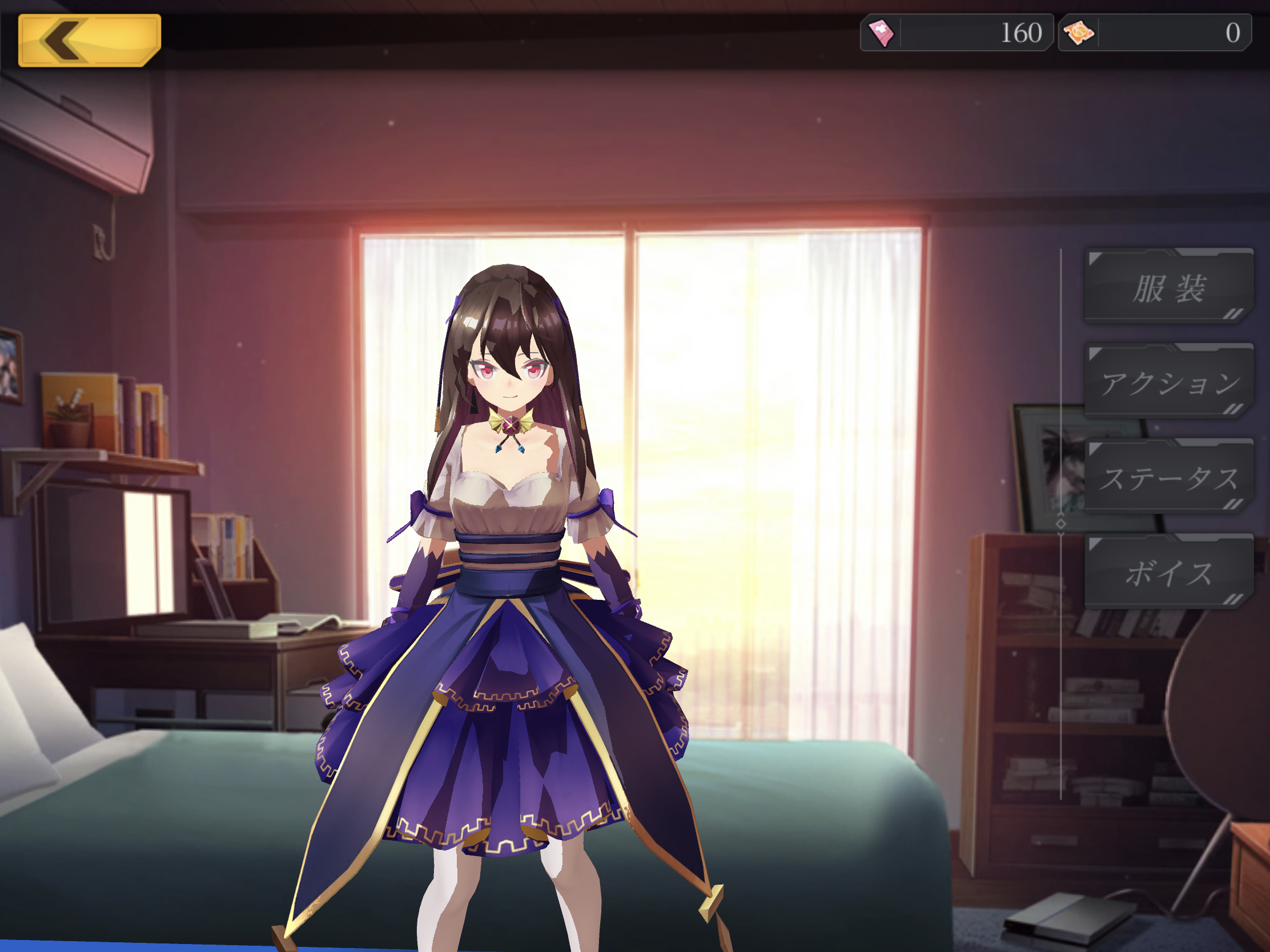This screenshot has height=952, width=1270.
Task: Open the ステータス status menu
Action: 1168,478
